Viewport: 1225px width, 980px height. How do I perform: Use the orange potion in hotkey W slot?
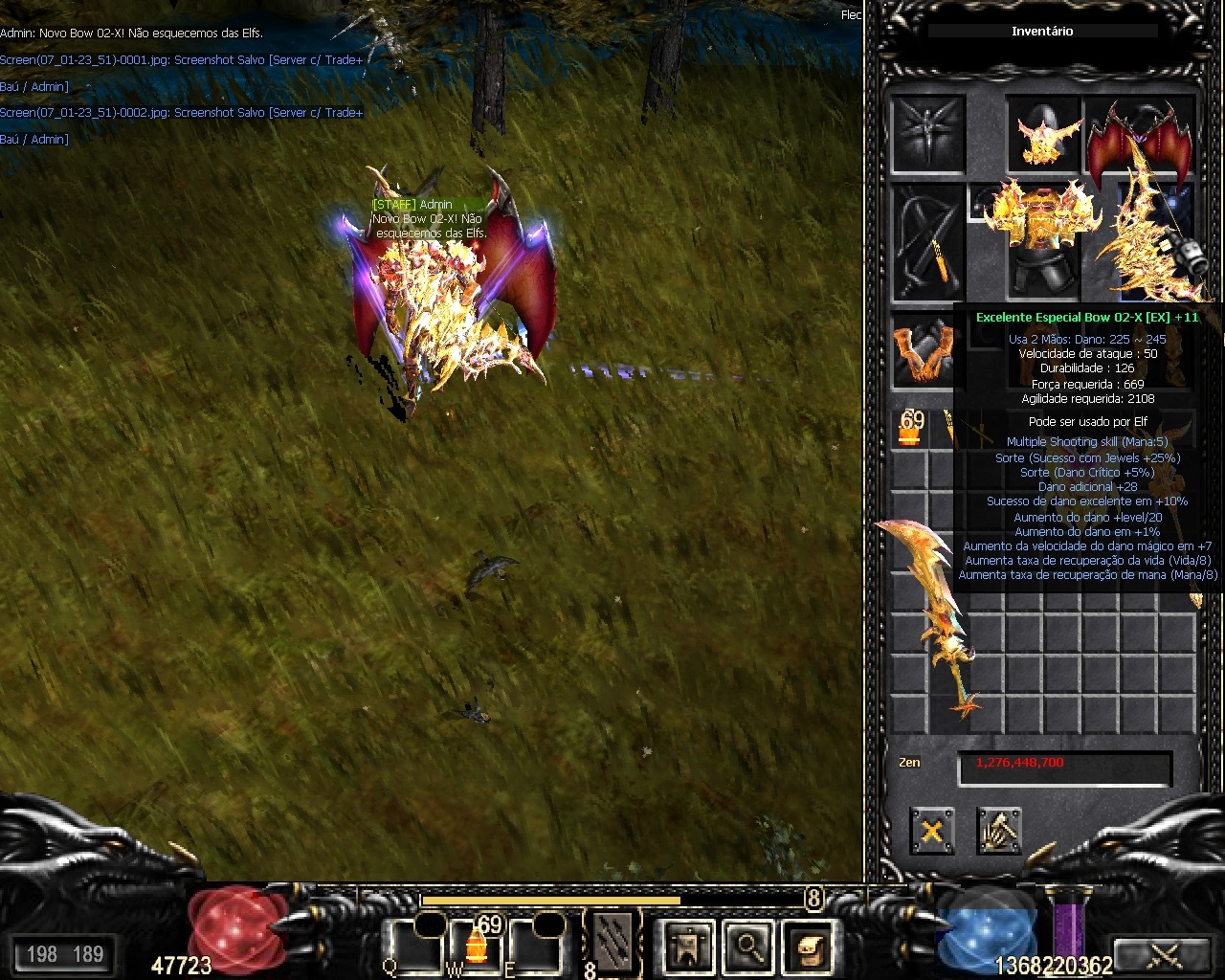476,946
